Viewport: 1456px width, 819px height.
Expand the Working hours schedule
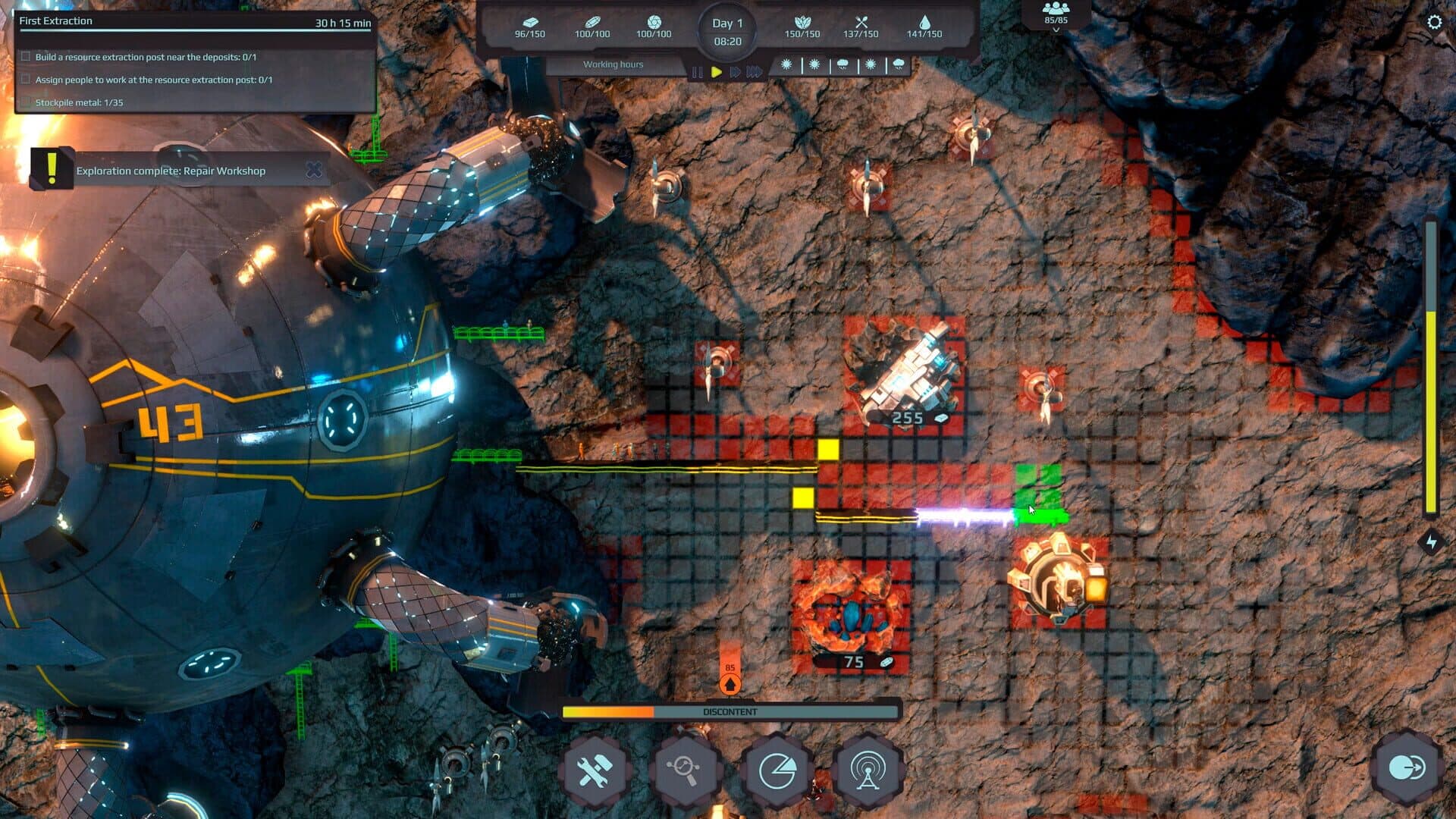point(614,64)
